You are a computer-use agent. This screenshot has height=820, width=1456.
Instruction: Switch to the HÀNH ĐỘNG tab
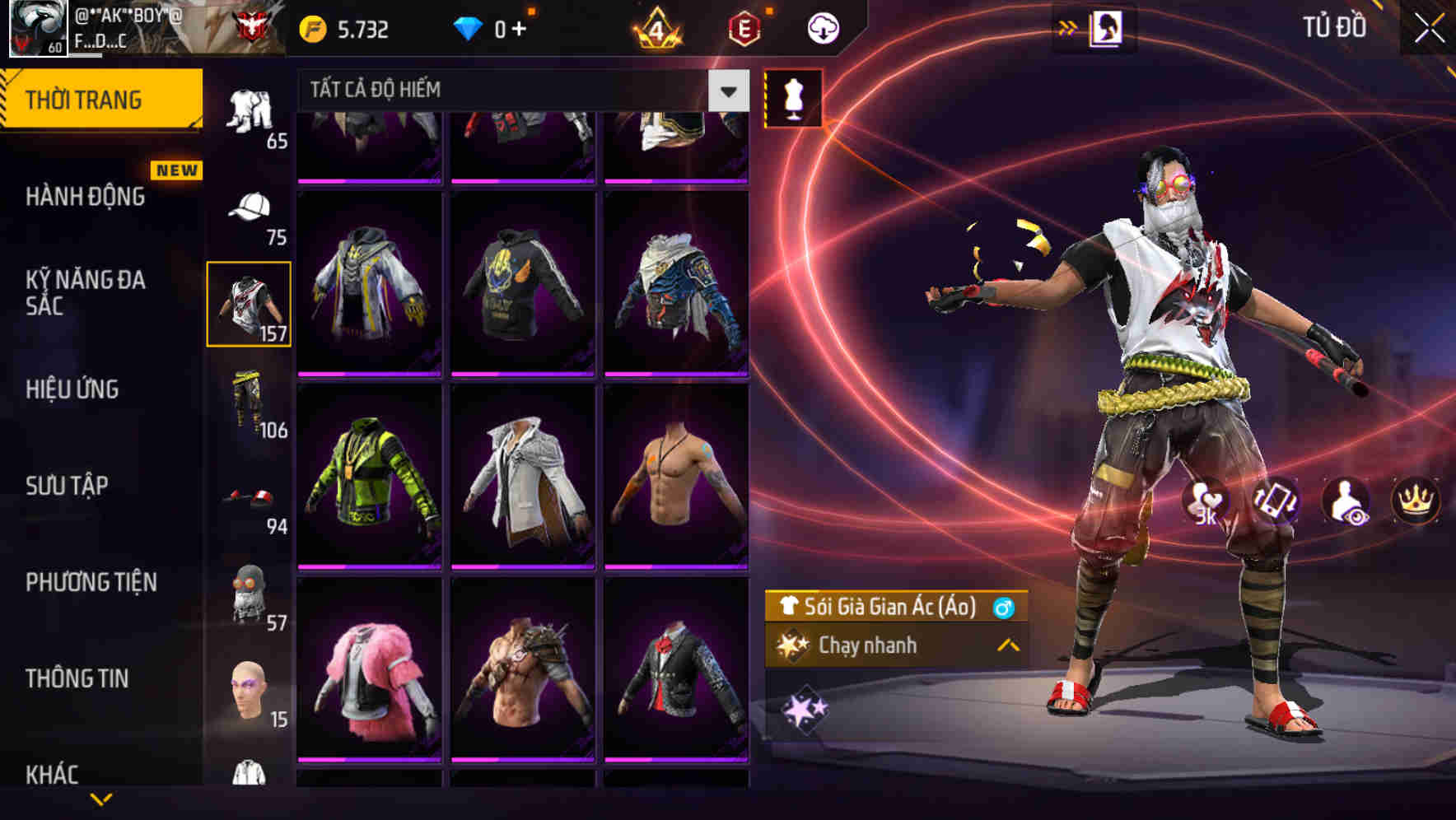click(86, 198)
